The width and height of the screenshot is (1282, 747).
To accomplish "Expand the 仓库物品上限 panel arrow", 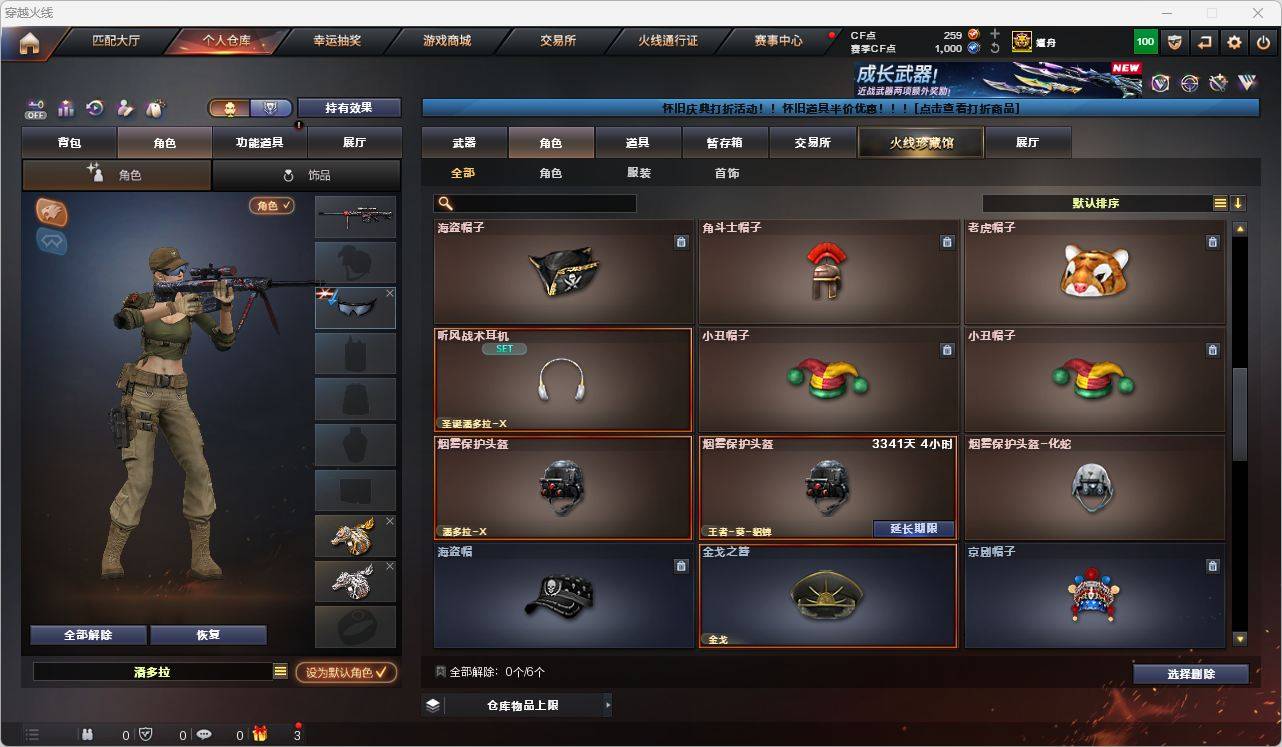I will pyautogui.click(x=605, y=705).
